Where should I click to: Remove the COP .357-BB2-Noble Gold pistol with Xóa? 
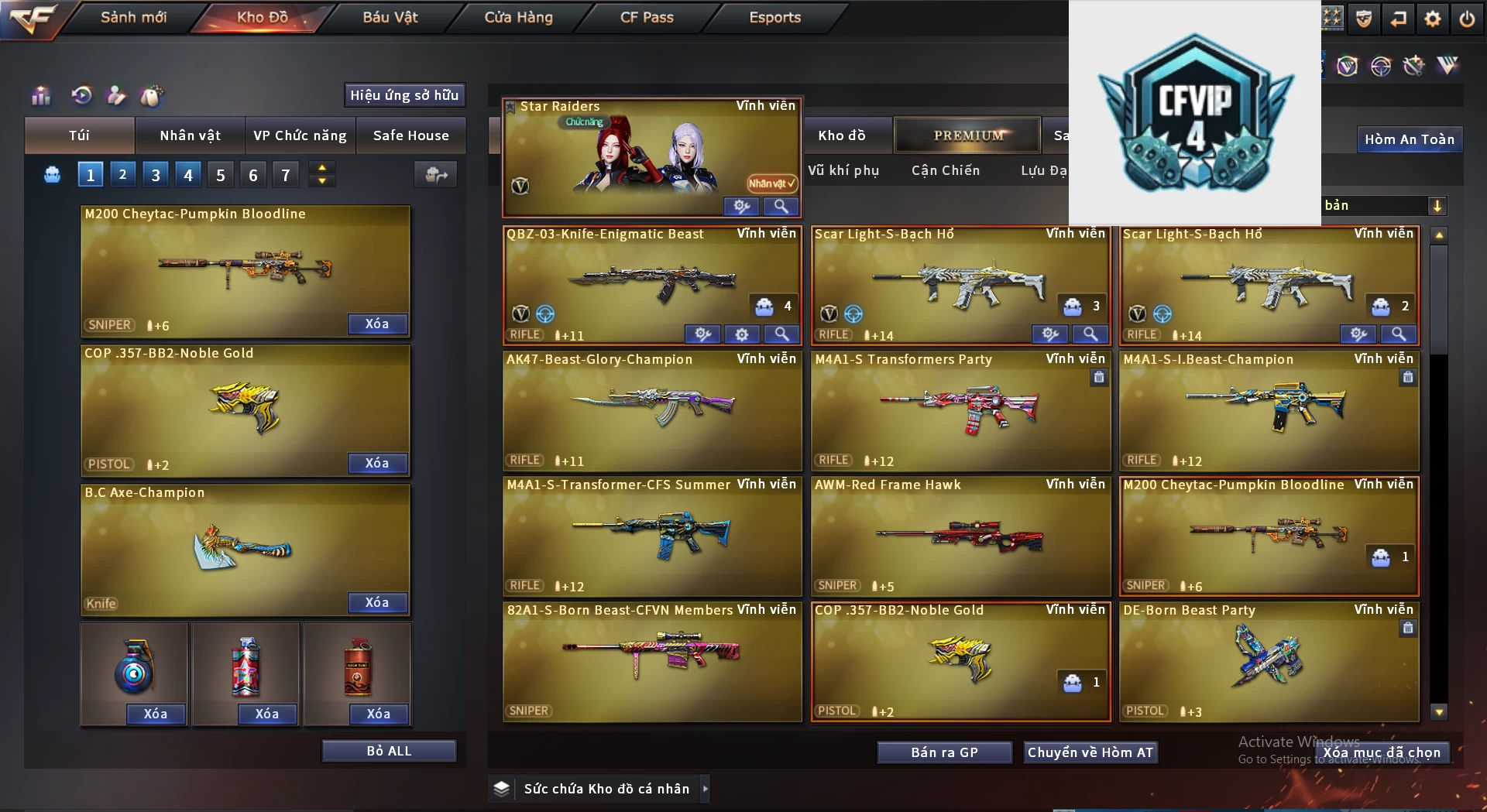tap(377, 463)
